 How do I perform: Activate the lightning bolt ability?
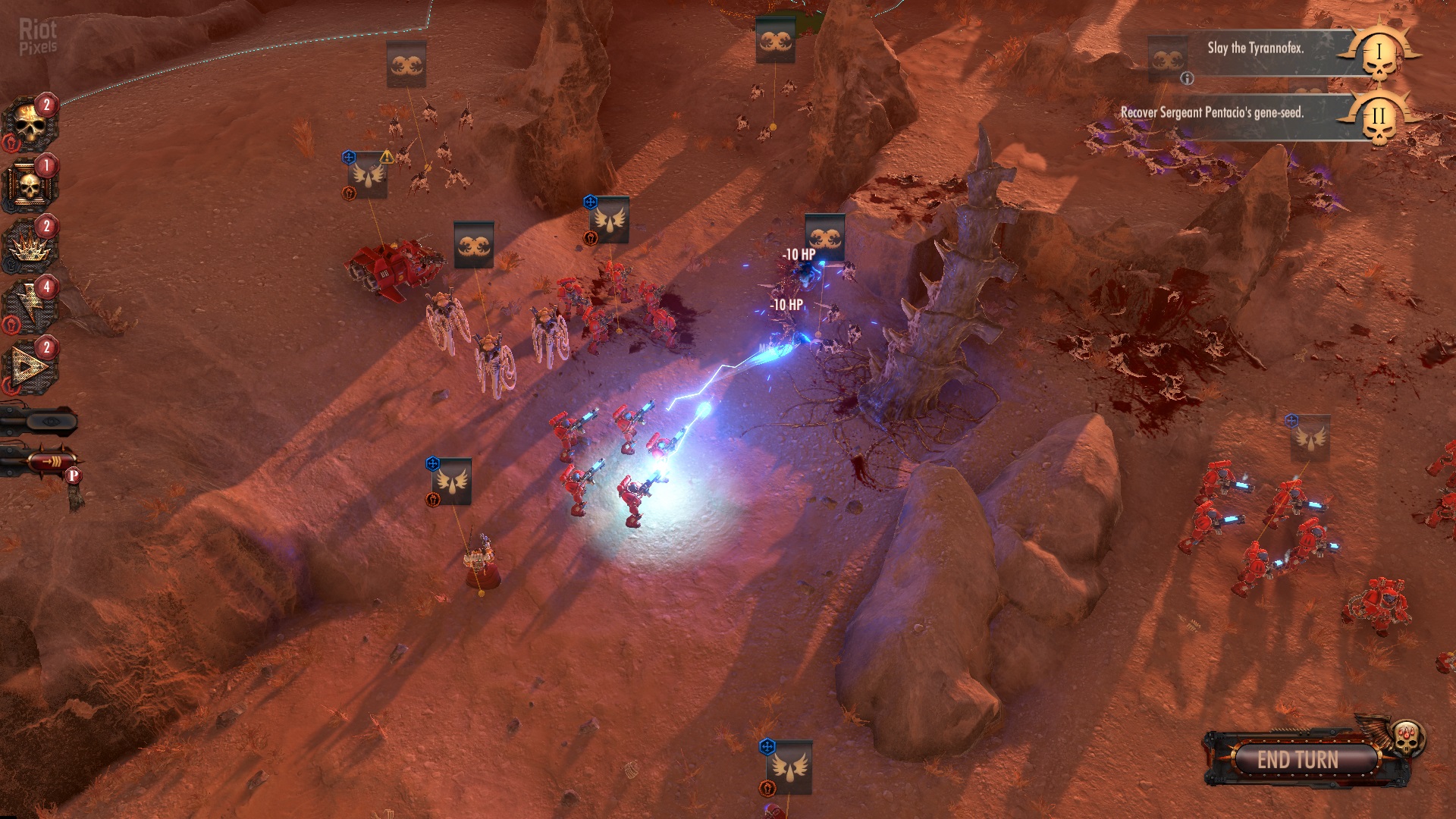[29, 307]
